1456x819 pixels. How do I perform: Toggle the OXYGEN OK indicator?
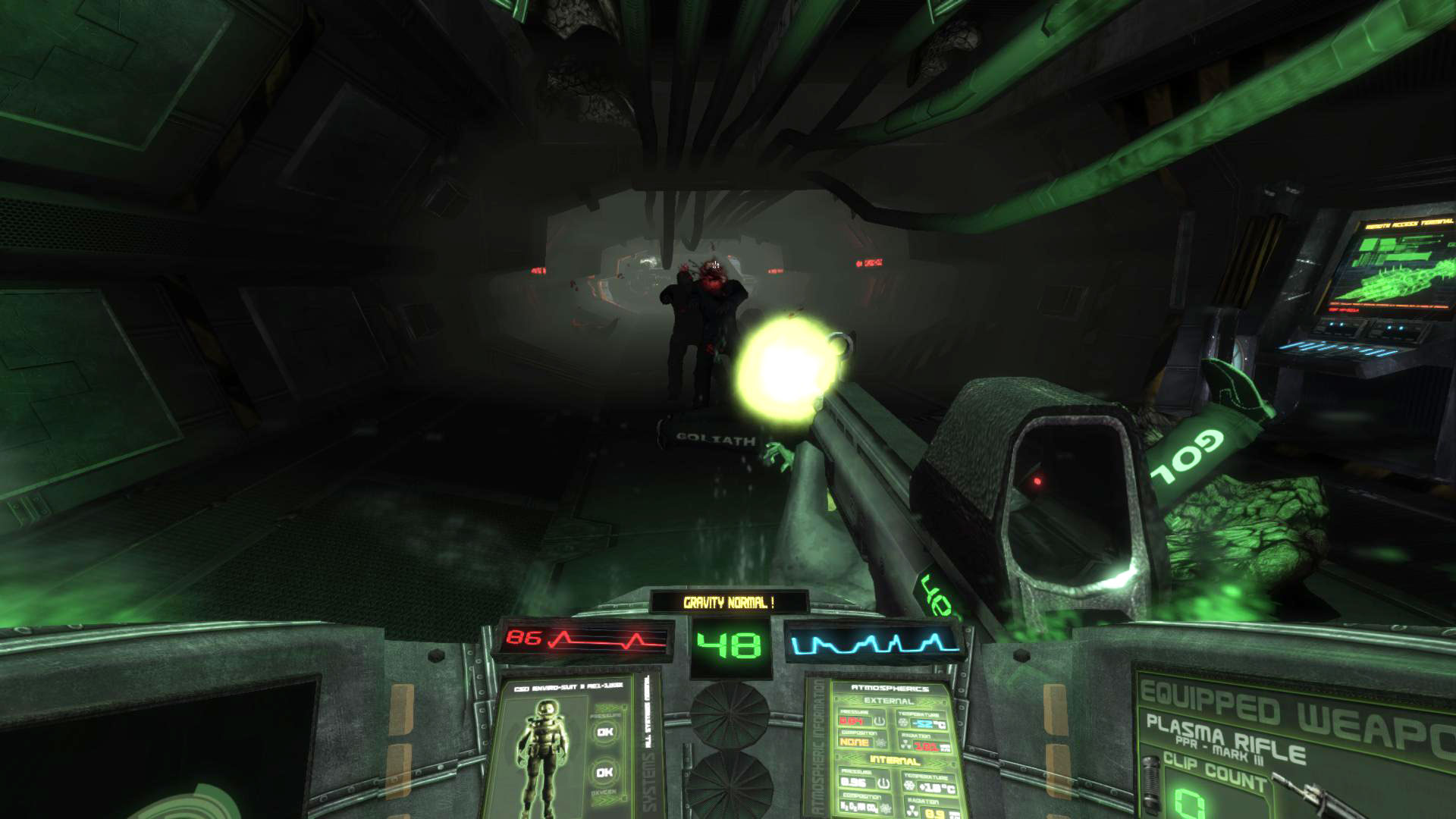coord(604,772)
